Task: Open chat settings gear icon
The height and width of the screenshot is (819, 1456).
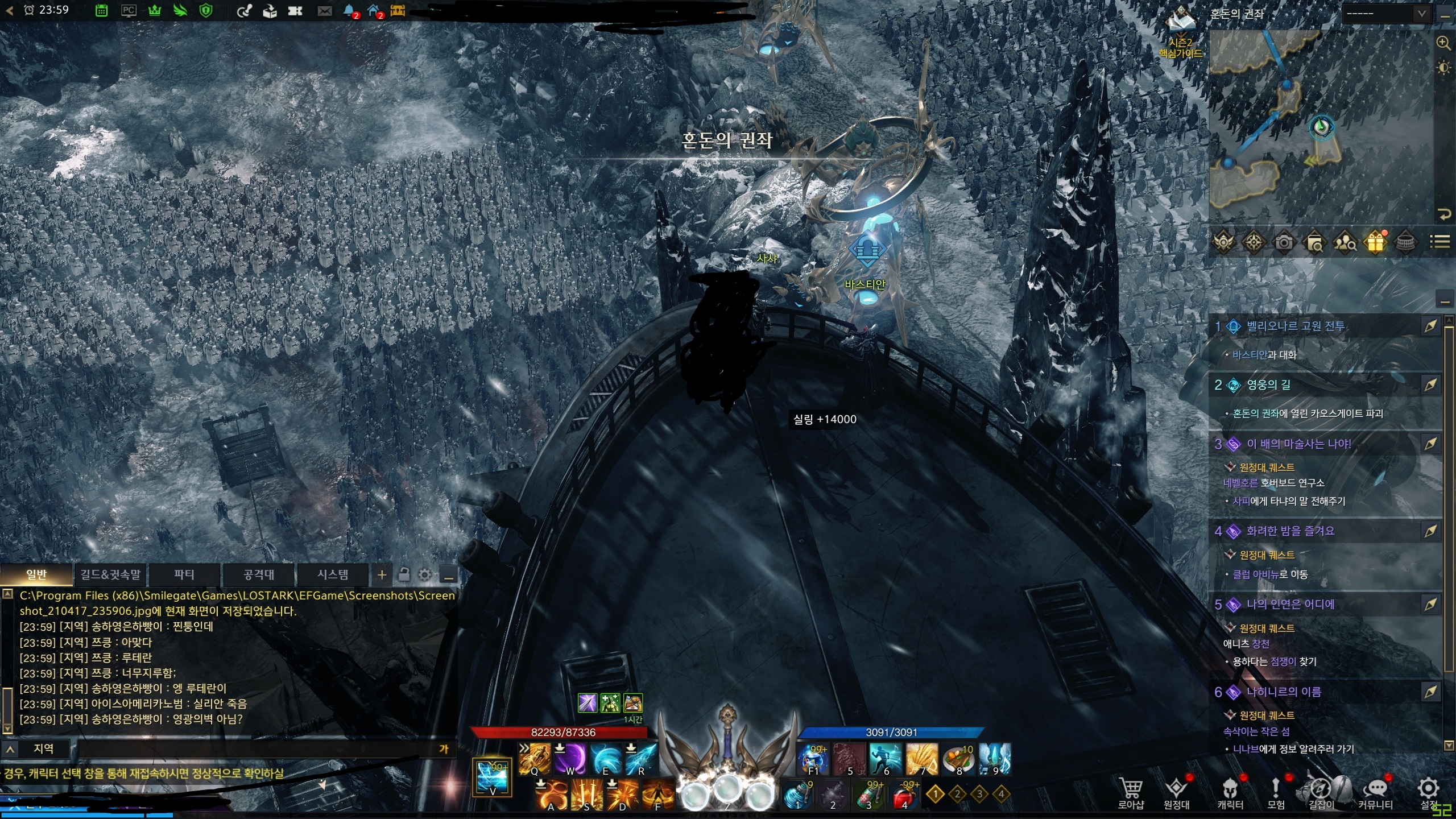Action: 425,575
